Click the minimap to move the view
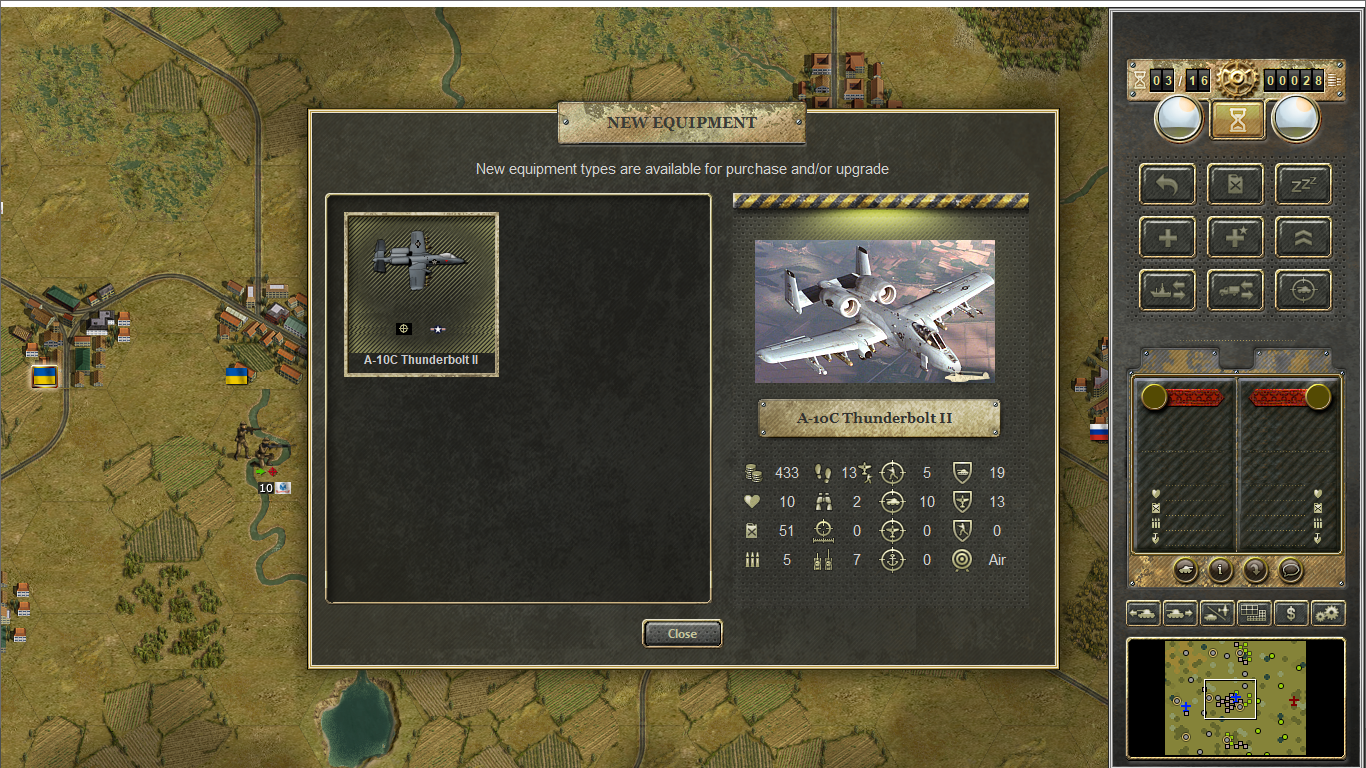The width and height of the screenshot is (1366, 768). tap(1235, 697)
